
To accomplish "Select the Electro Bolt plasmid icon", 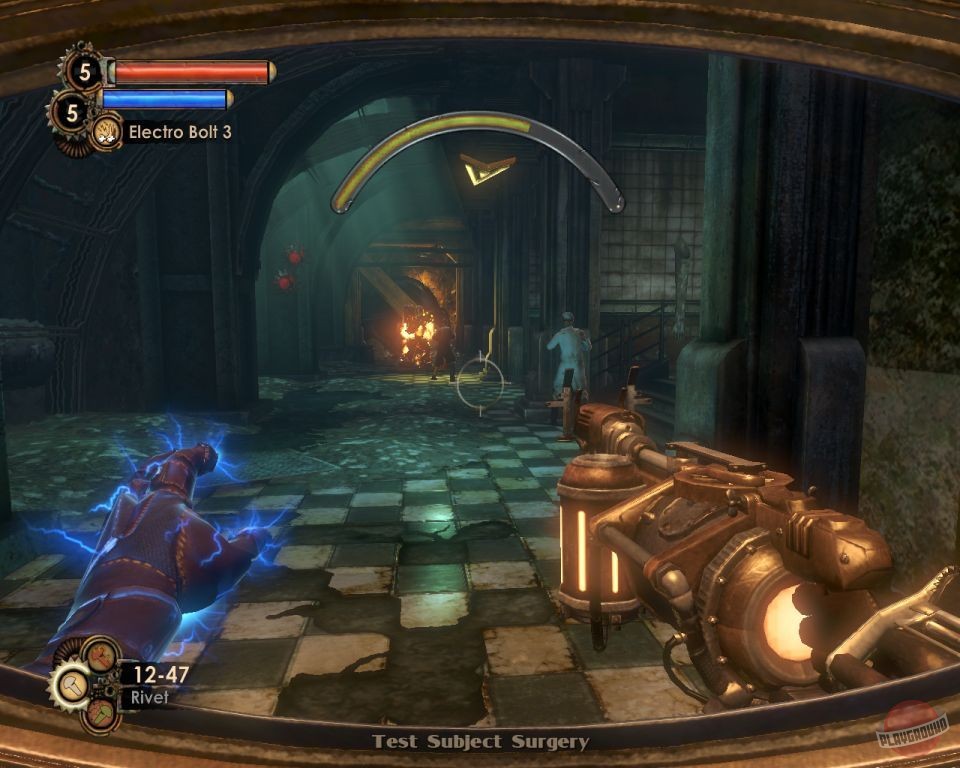I will (105, 131).
